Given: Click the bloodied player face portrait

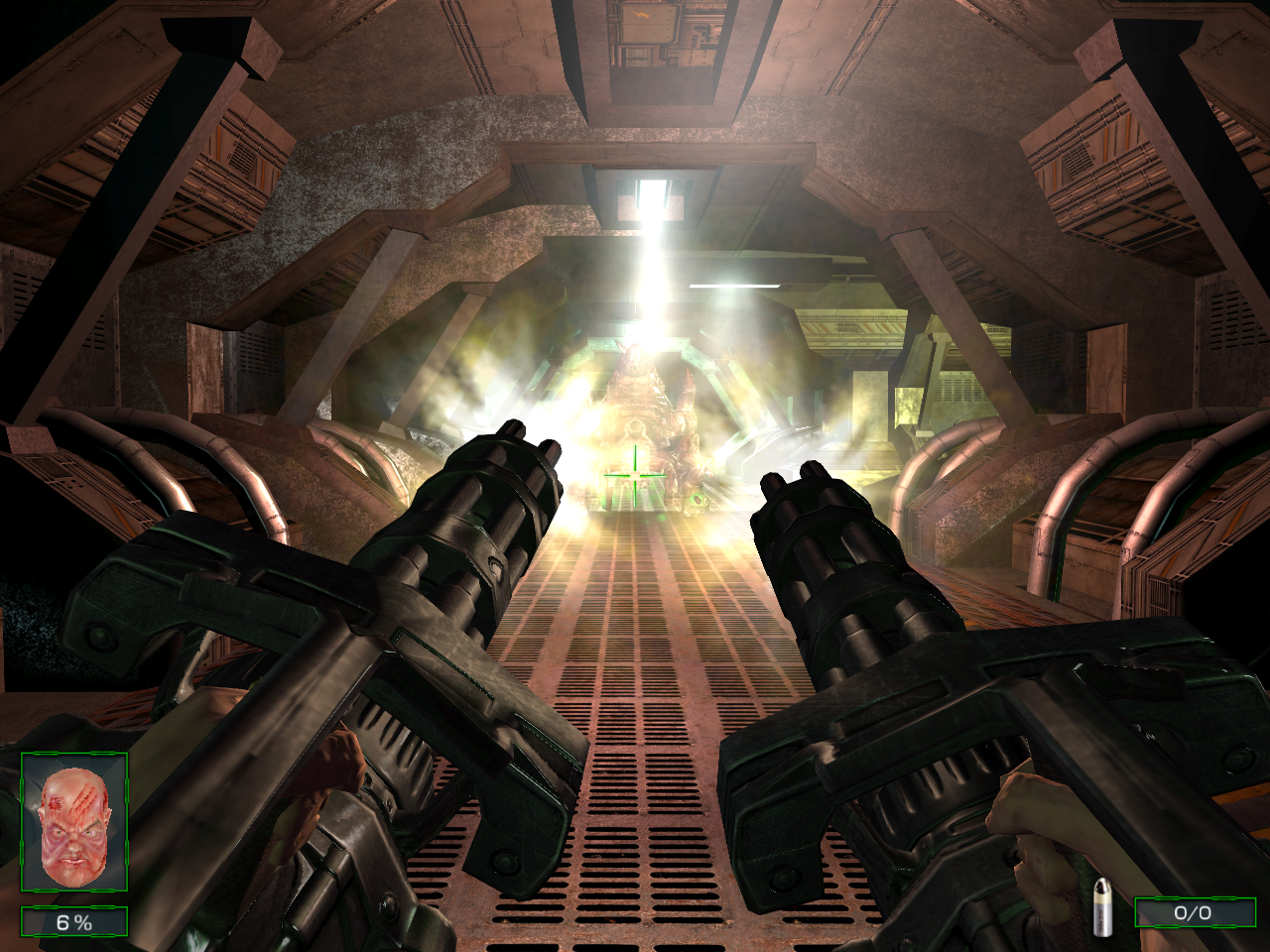Looking at the screenshot, I should tap(74, 821).
